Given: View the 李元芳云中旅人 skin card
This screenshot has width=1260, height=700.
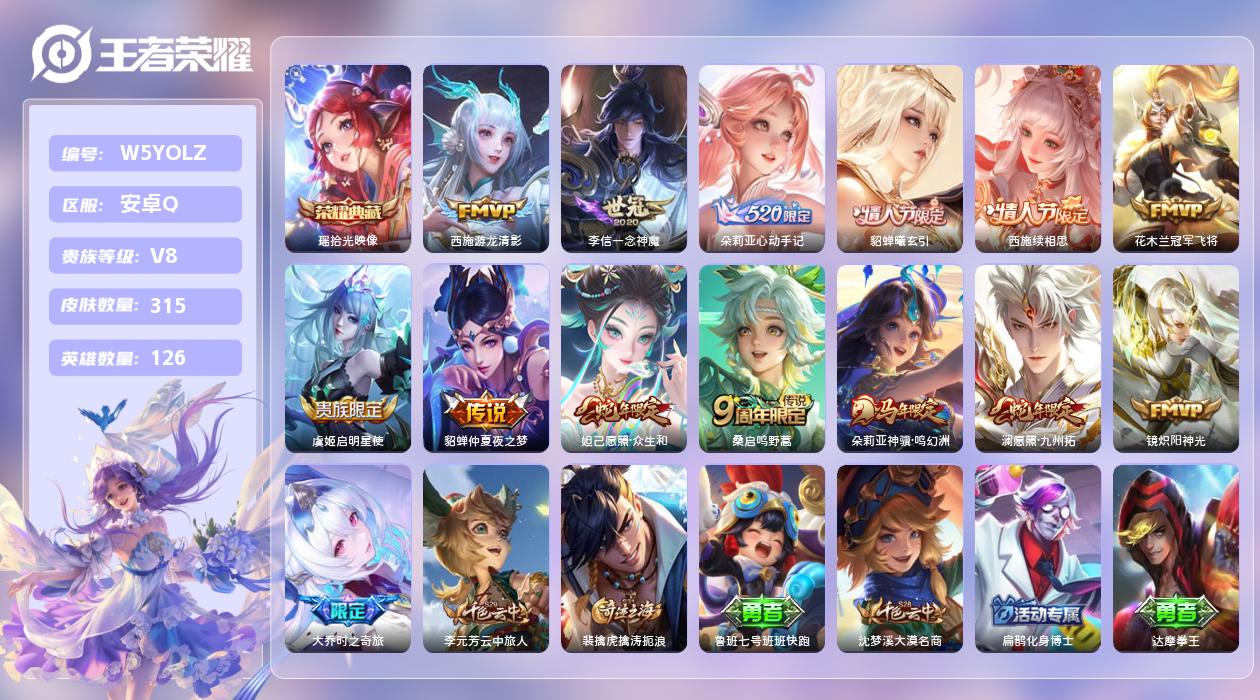Looking at the screenshot, I should (x=486, y=558).
